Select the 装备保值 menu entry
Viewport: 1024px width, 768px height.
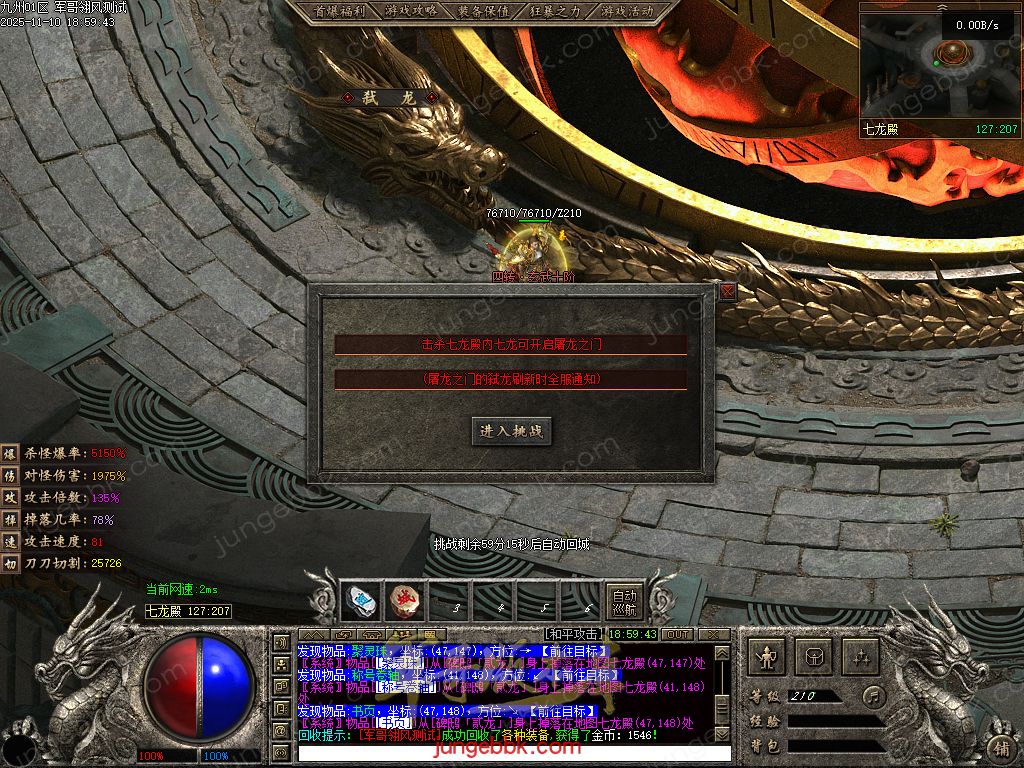pos(483,11)
